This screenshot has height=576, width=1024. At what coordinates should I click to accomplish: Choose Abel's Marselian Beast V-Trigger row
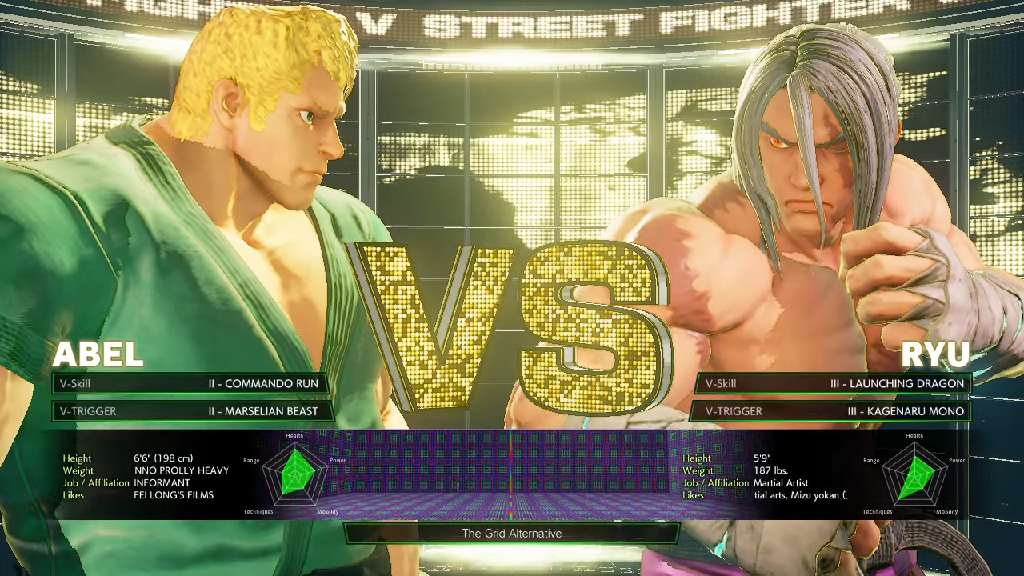click(190, 410)
